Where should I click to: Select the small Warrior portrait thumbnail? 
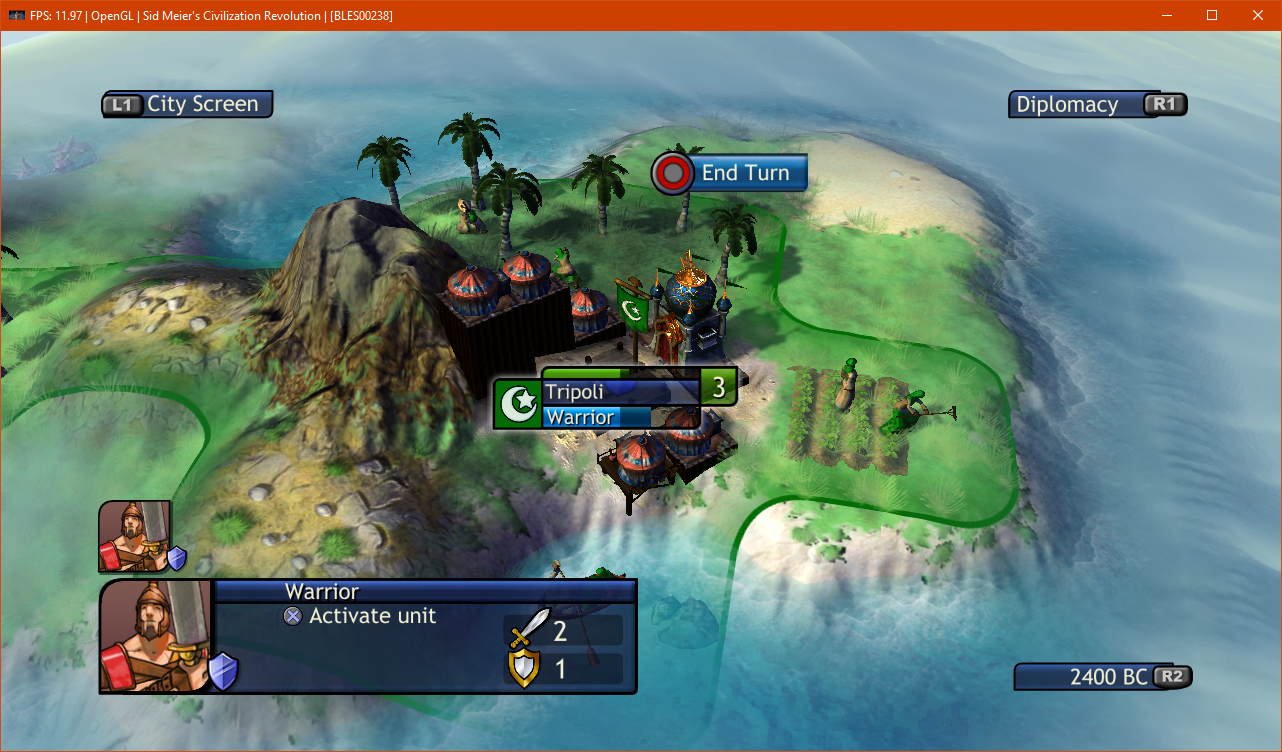click(x=134, y=536)
